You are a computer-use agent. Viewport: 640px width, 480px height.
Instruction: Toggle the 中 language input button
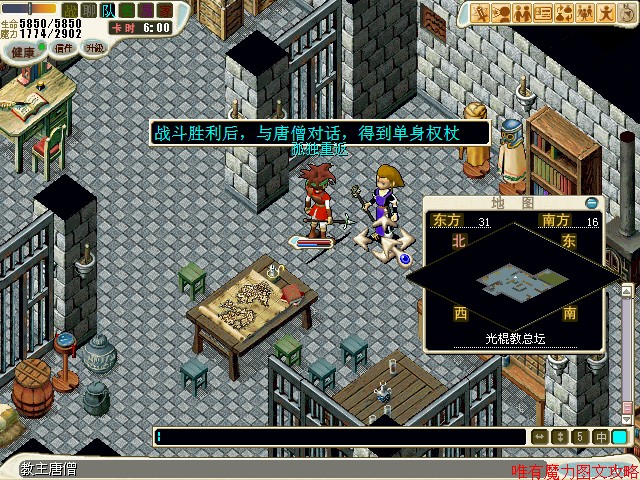(601, 437)
